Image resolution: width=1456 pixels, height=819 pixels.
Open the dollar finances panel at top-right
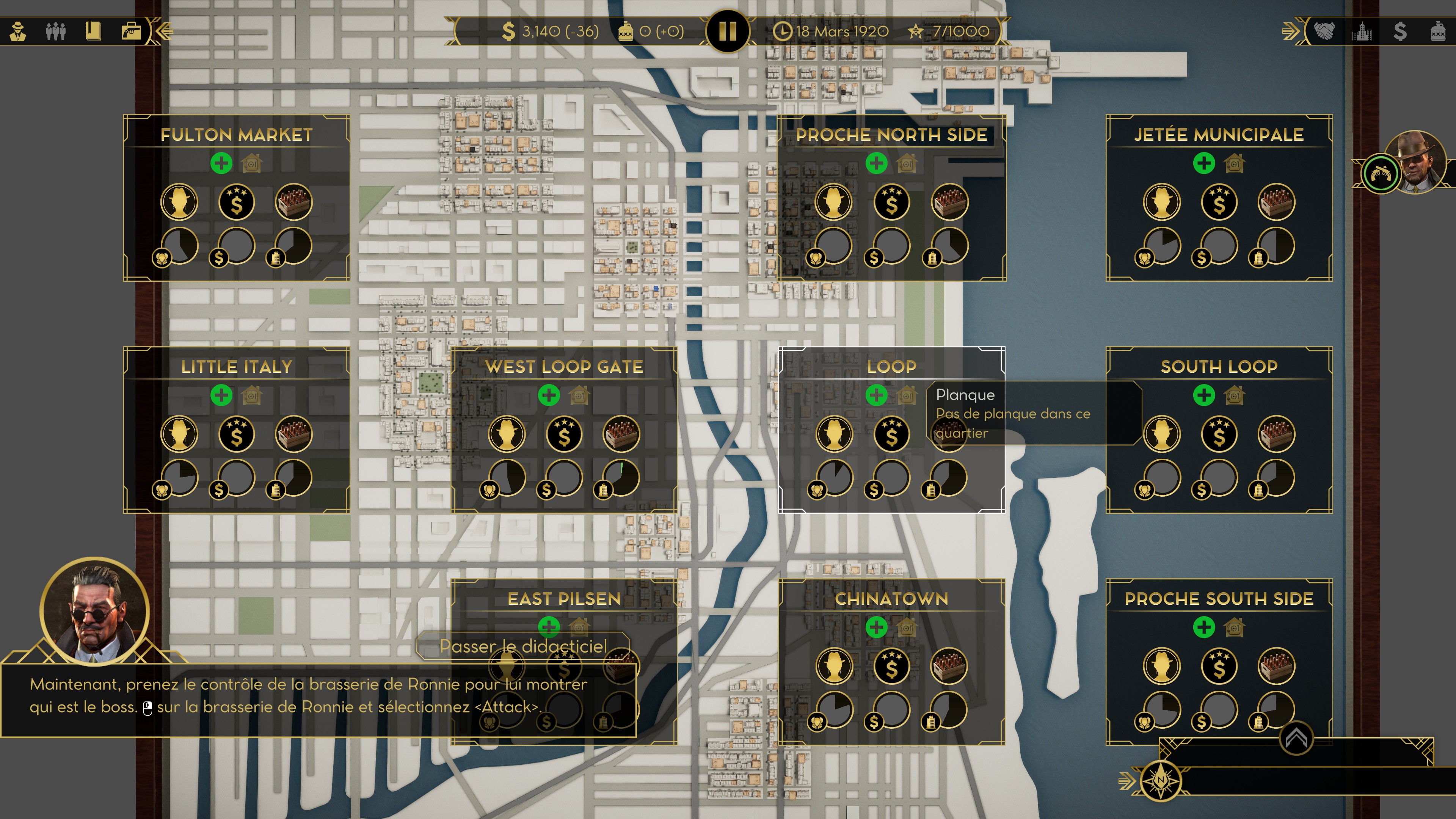tap(1400, 31)
